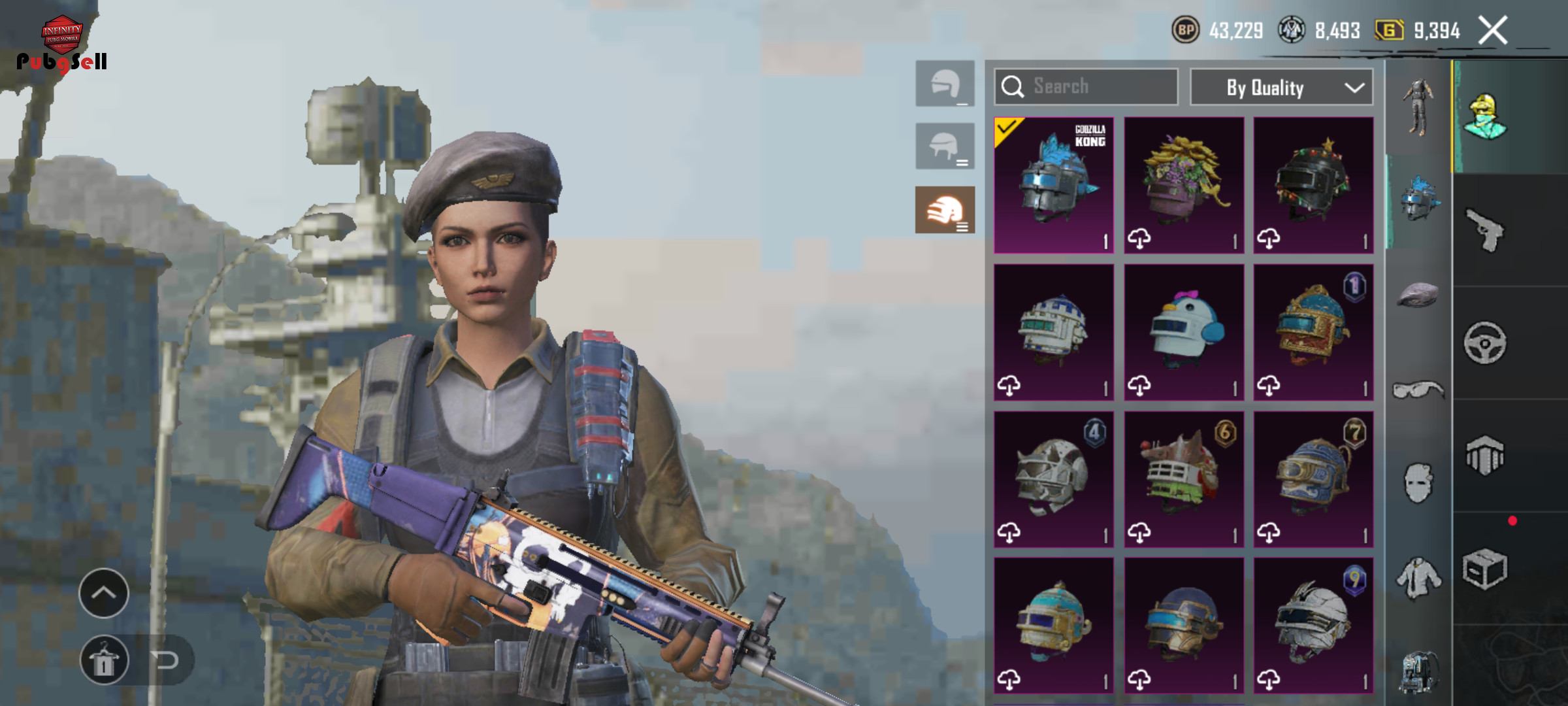Open the By Quality sort dropdown
This screenshot has height=706, width=1568.
click(x=1281, y=88)
